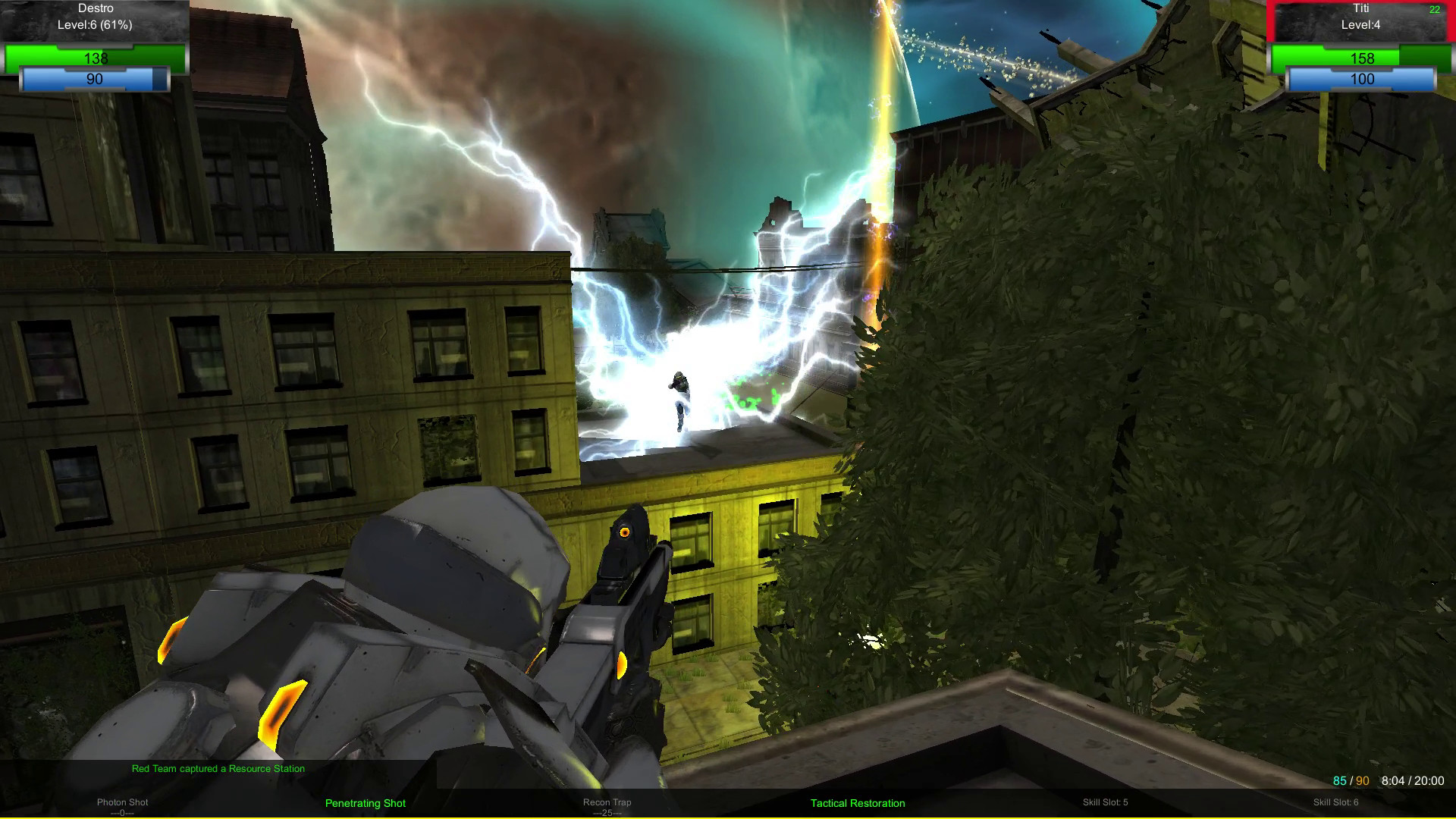Click the Red Team capture notification text

click(x=218, y=768)
